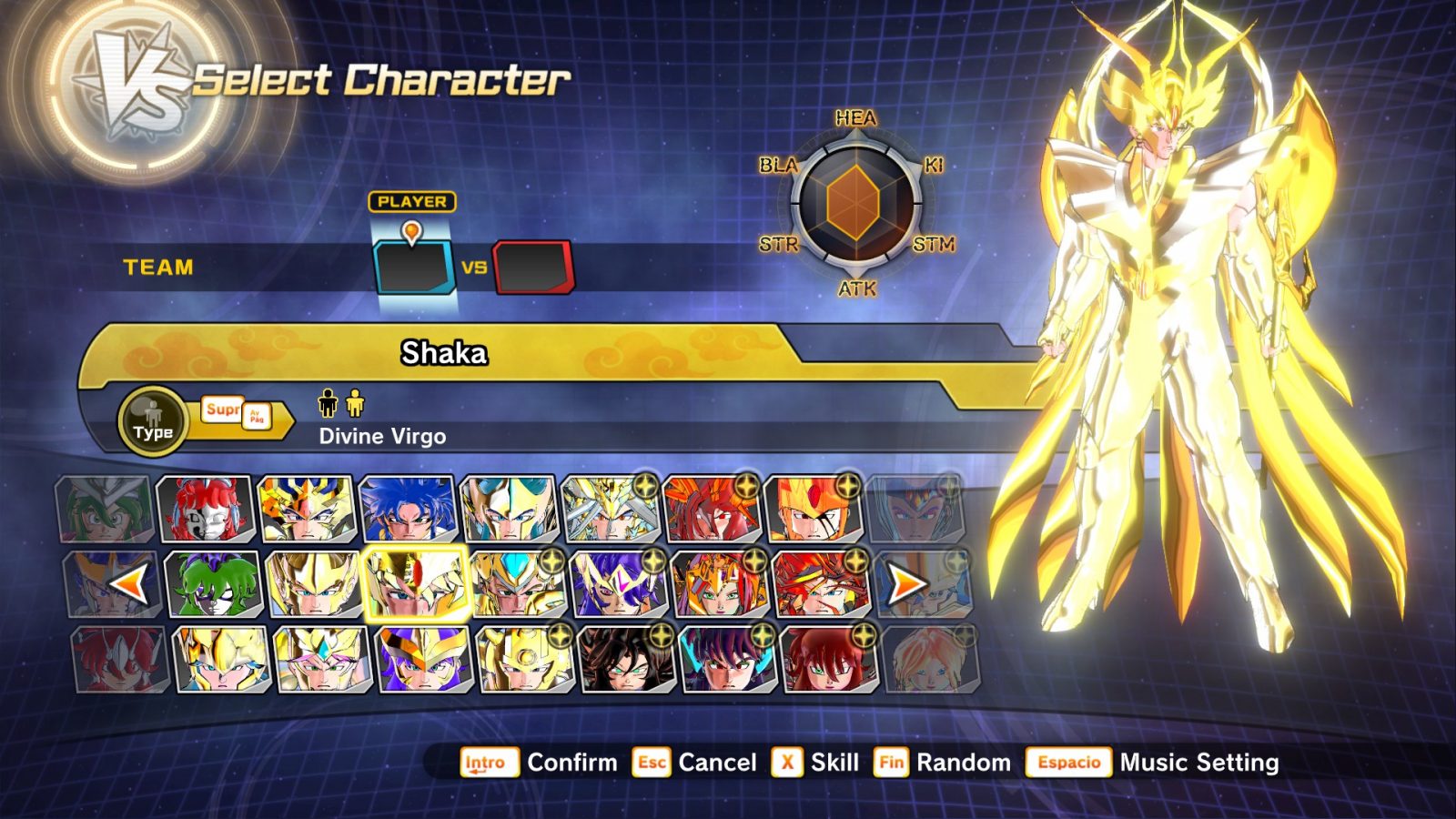
Task: Pick the red-haired white-masked character portrait
Action: [x=205, y=510]
